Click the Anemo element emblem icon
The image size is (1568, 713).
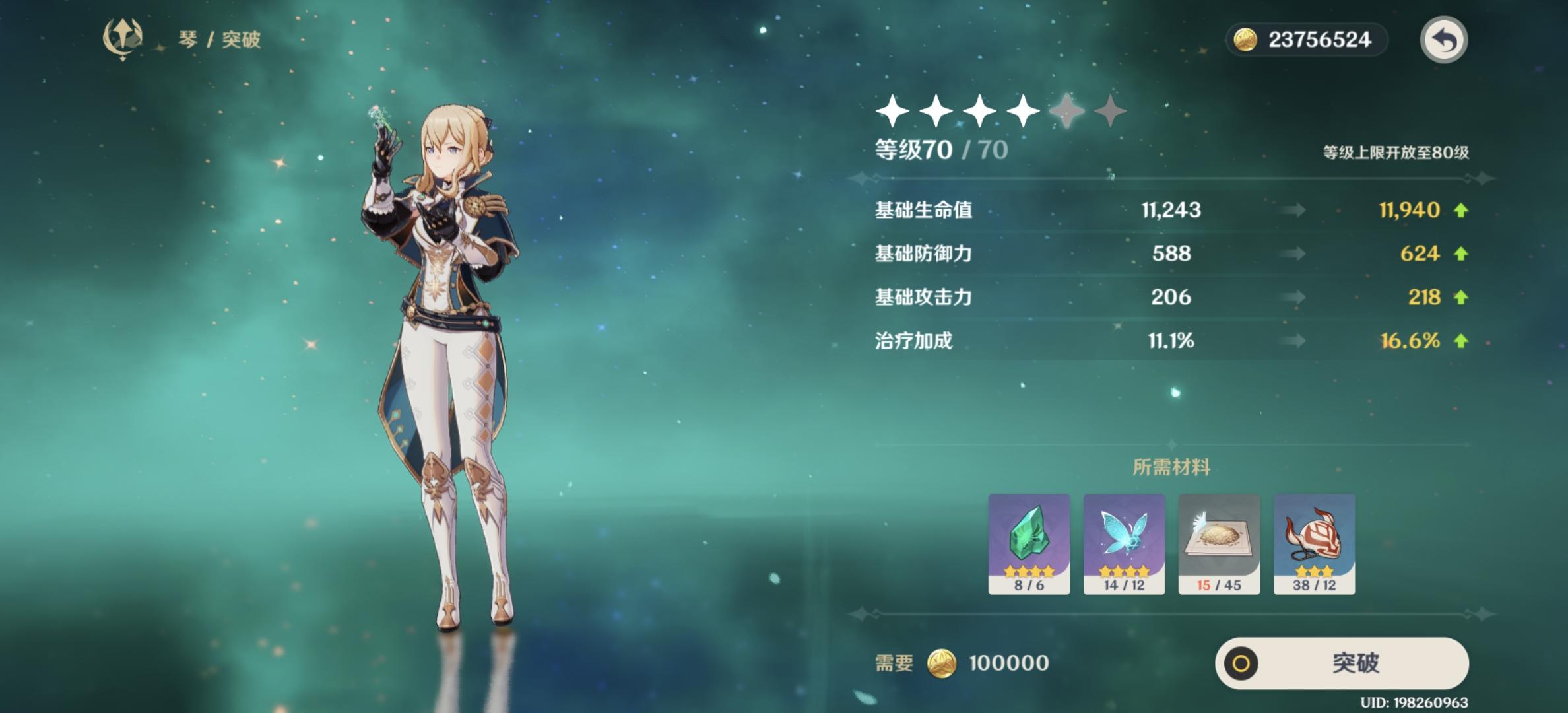point(123,38)
